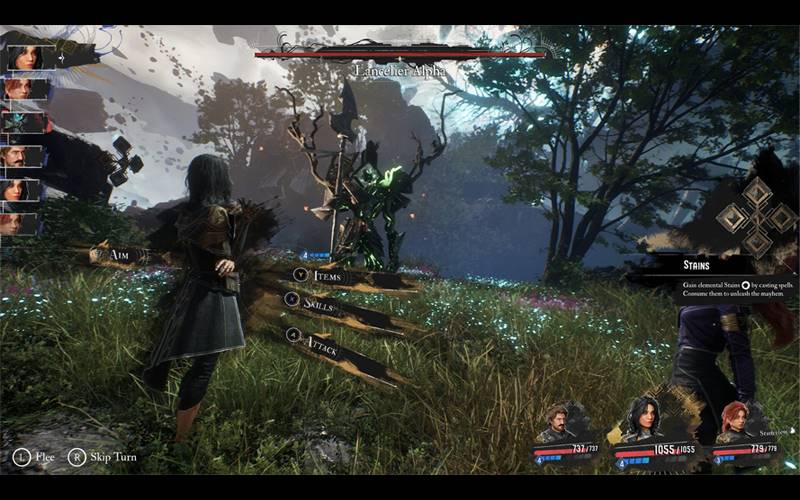
Task: Select the green enemy portrait in turn order
Action: (x=23, y=122)
